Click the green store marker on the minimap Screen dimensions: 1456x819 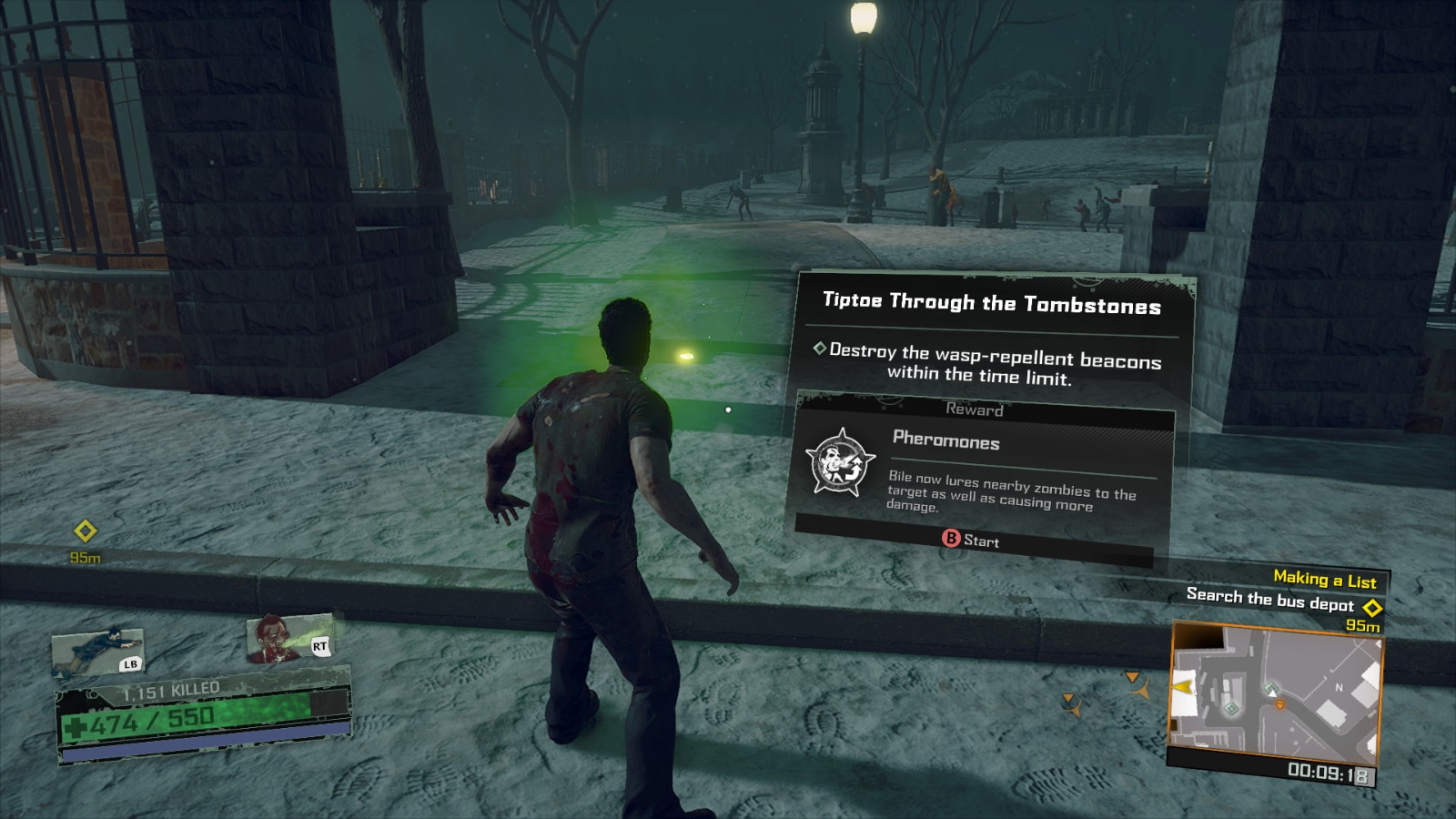(1230, 708)
